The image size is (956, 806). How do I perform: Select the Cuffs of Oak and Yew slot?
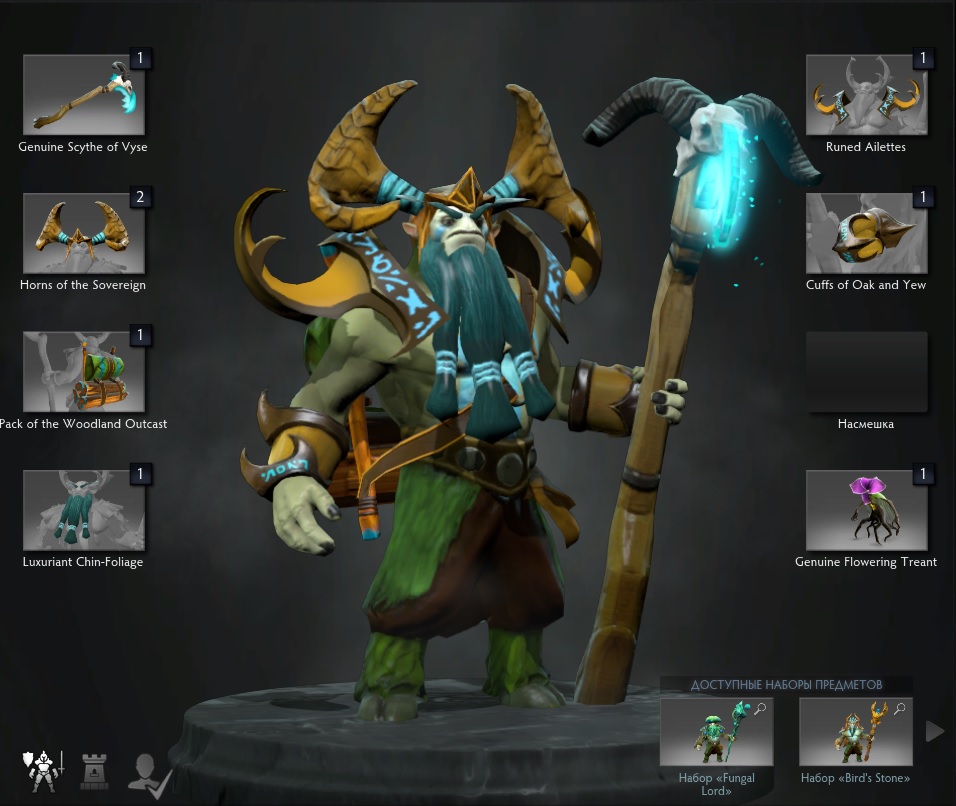[x=866, y=233]
